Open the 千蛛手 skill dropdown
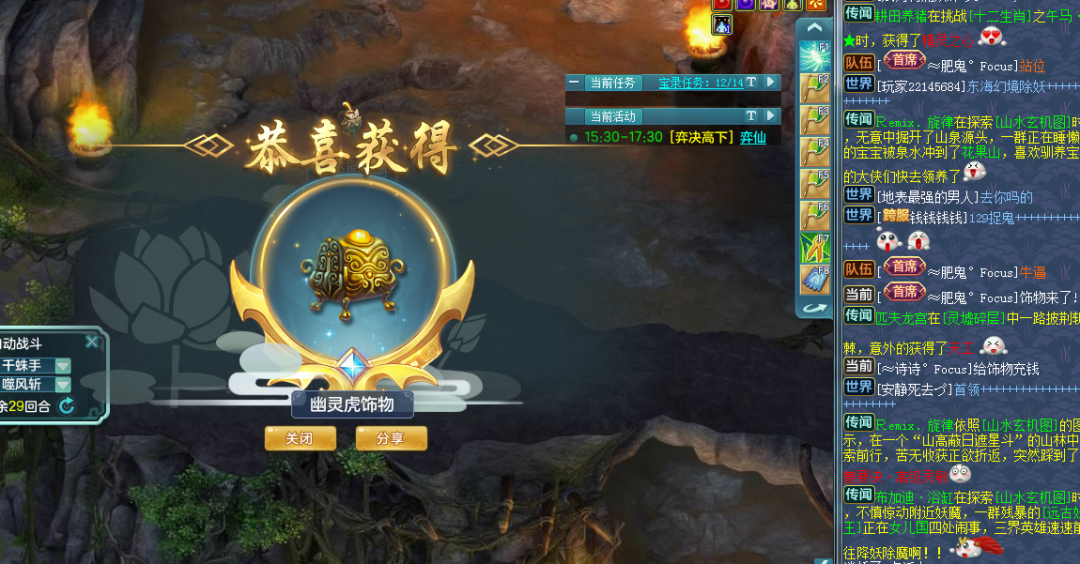 [x=62, y=366]
